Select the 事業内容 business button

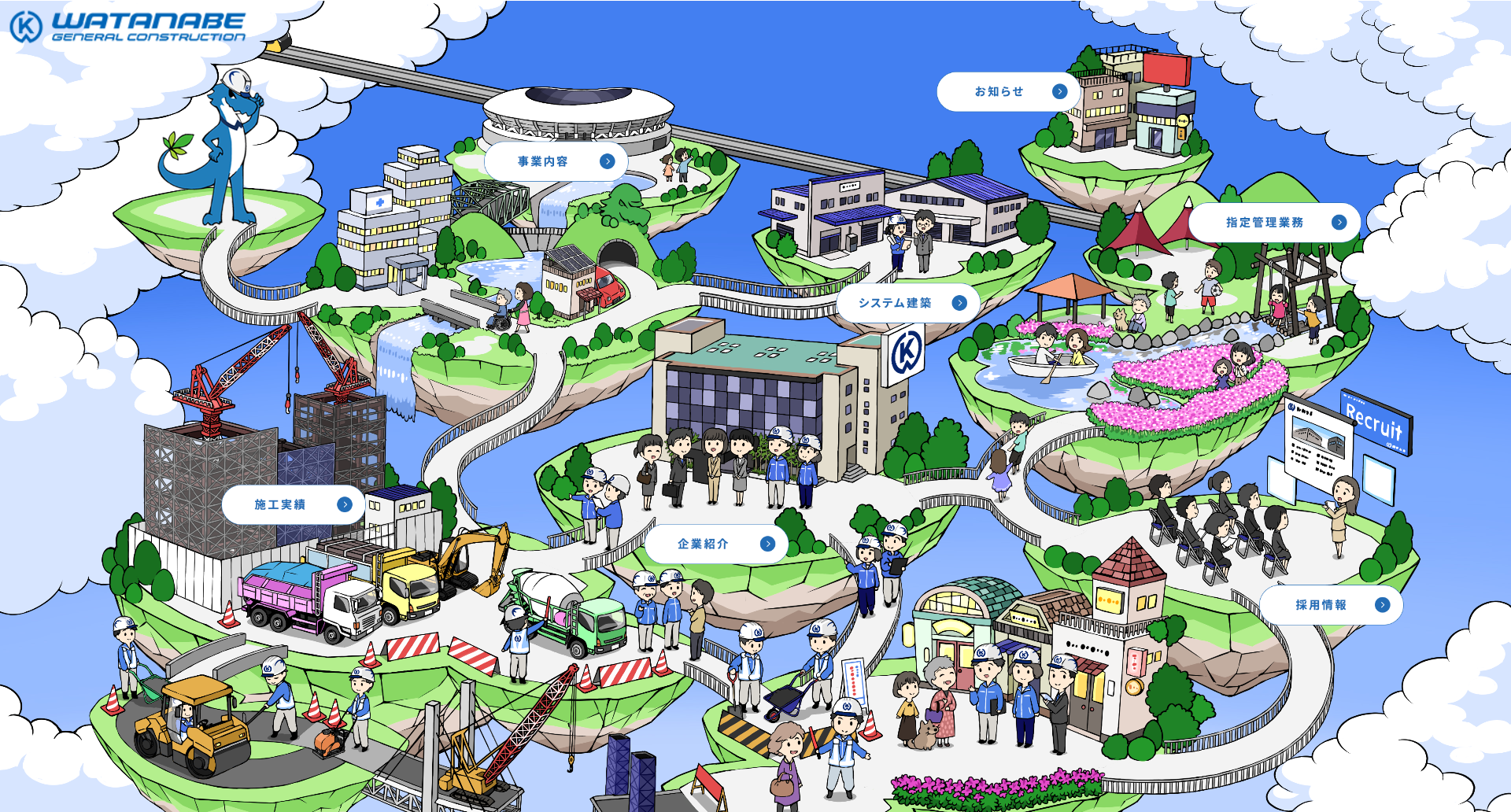point(556,161)
